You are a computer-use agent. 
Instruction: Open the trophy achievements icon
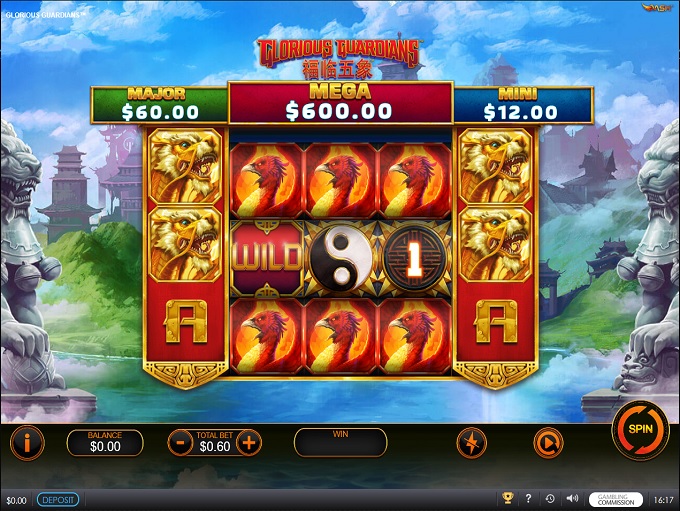pyautogui.click(x=507, y=499)
